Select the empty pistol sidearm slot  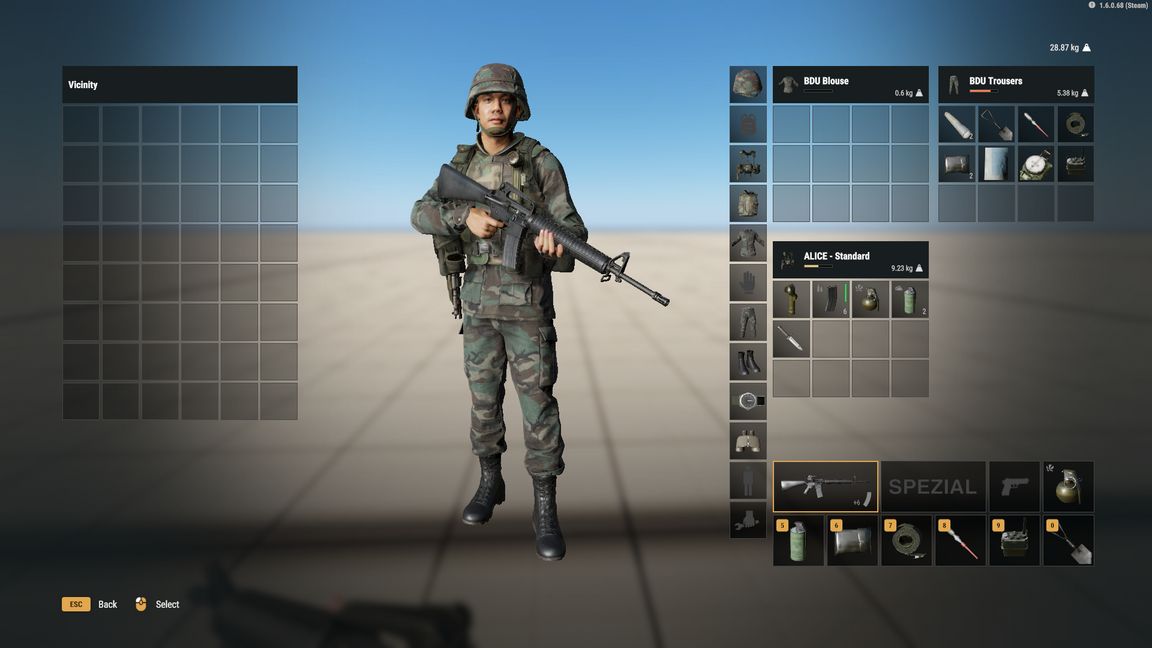pyautogui.click(x=1014, y=486)
